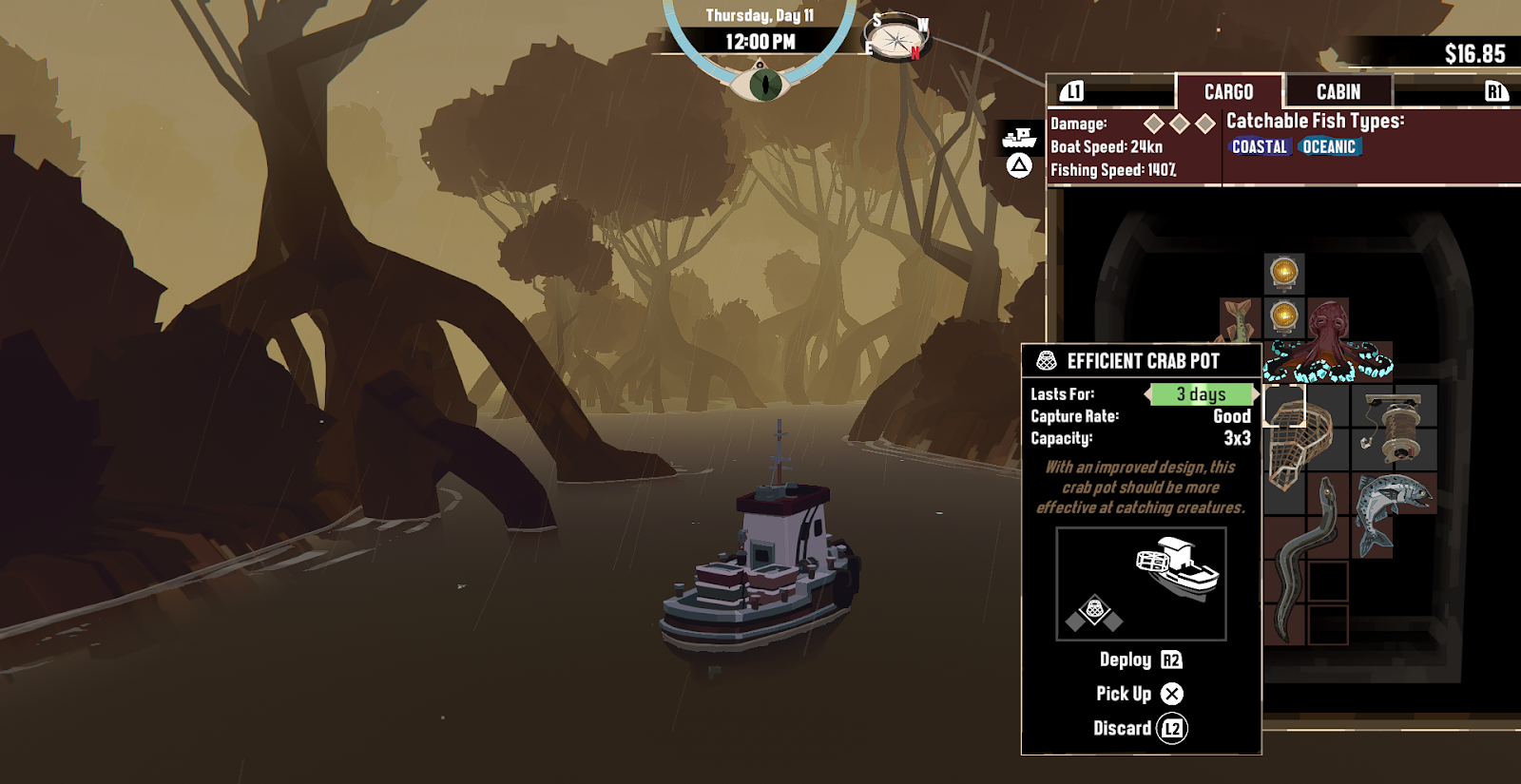Select the topmost boat light in cargo
1521x784 pixels.
pos(1284,273)
